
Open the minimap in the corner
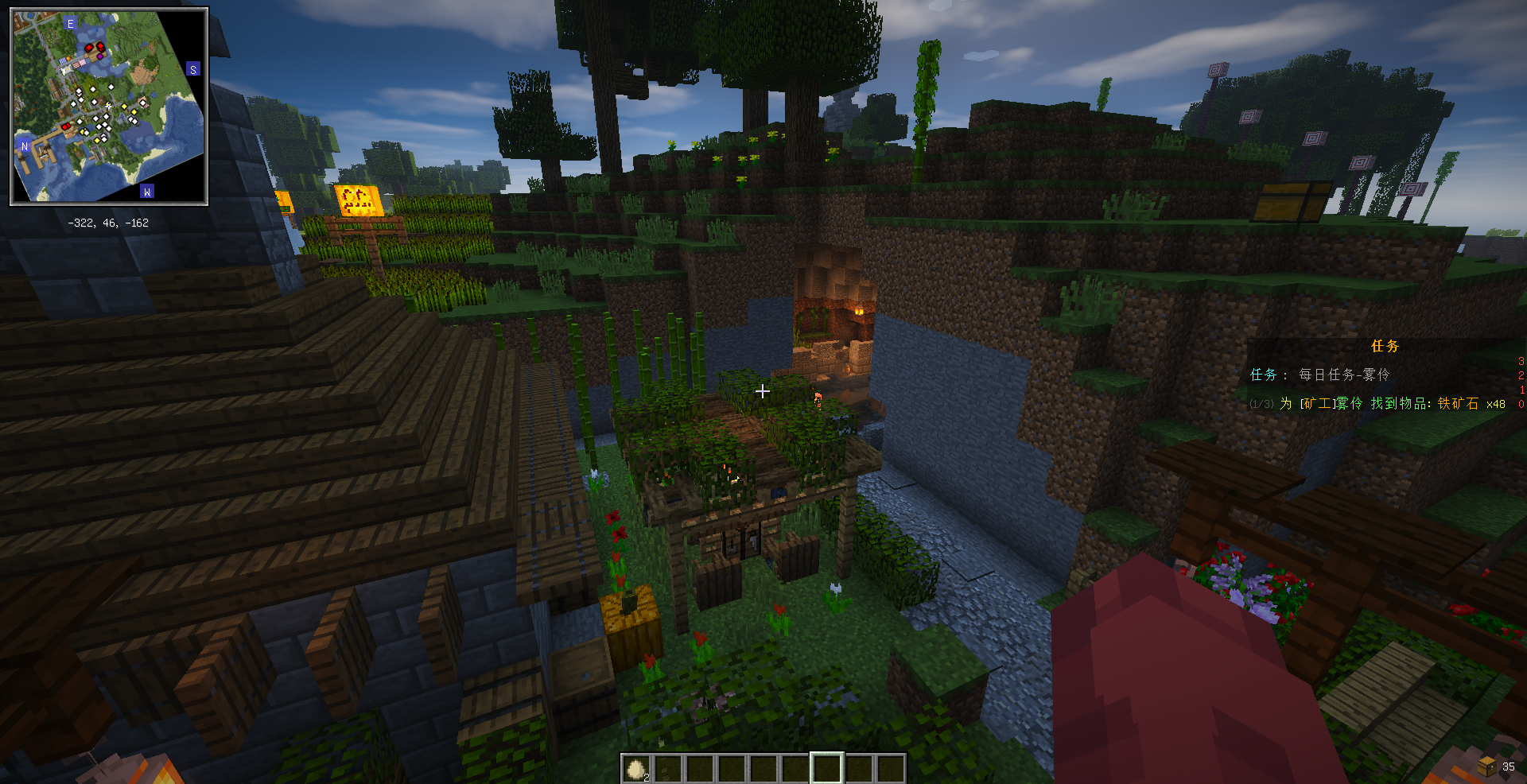tap(109, 107)
